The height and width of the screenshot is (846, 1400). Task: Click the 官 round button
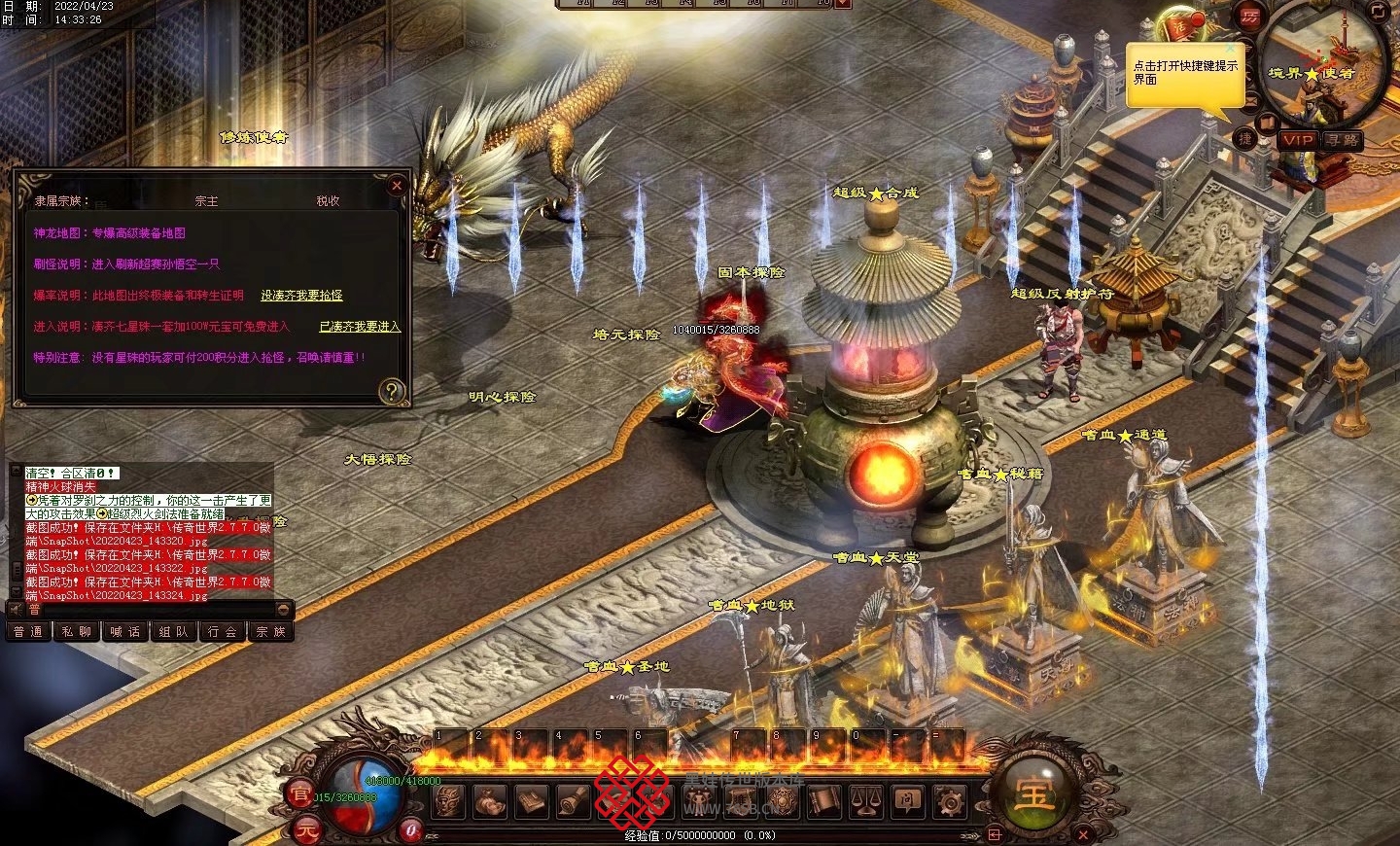pos(300,794)
